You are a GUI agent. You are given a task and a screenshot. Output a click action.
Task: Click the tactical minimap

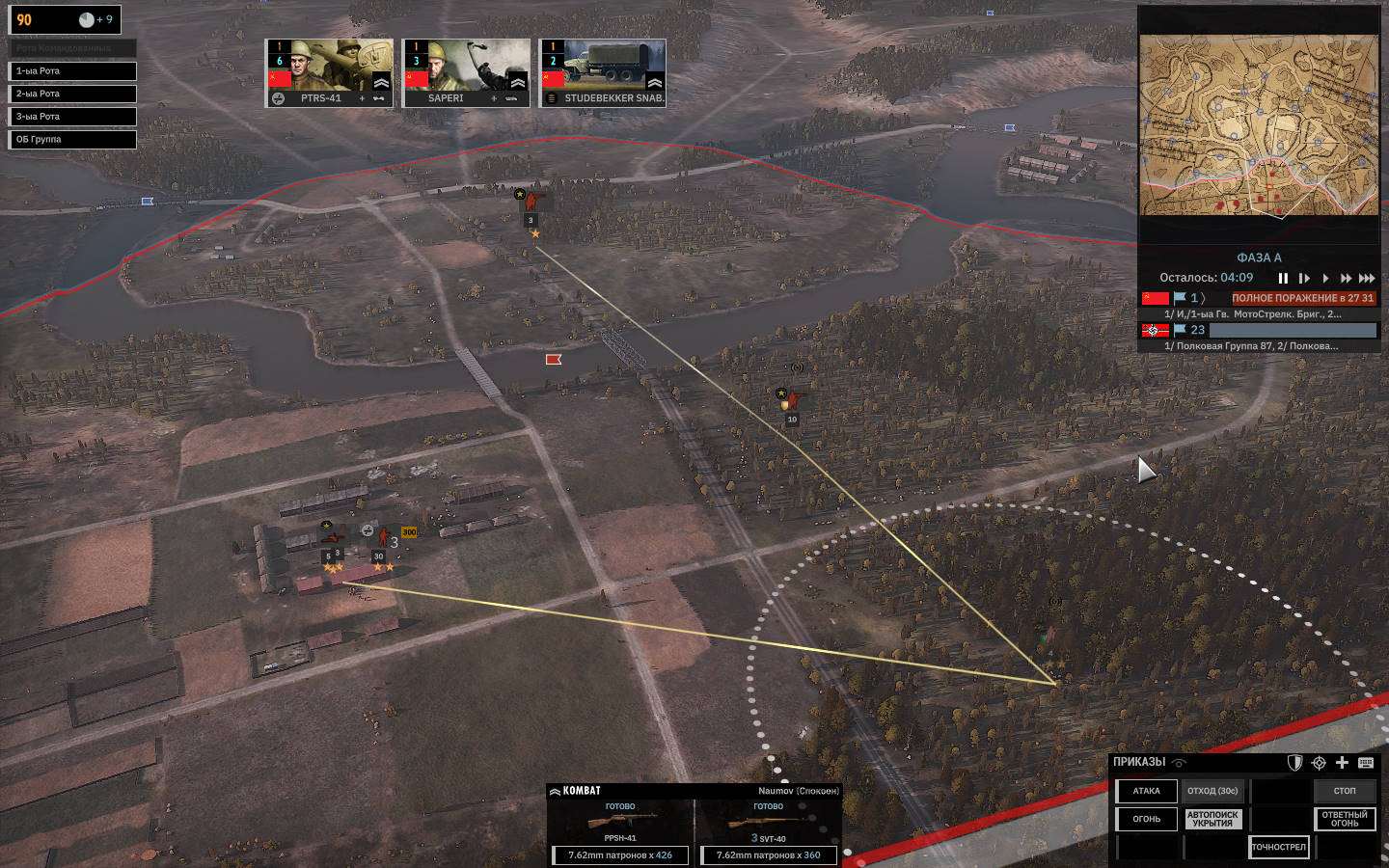click(x=1259, y=125)
